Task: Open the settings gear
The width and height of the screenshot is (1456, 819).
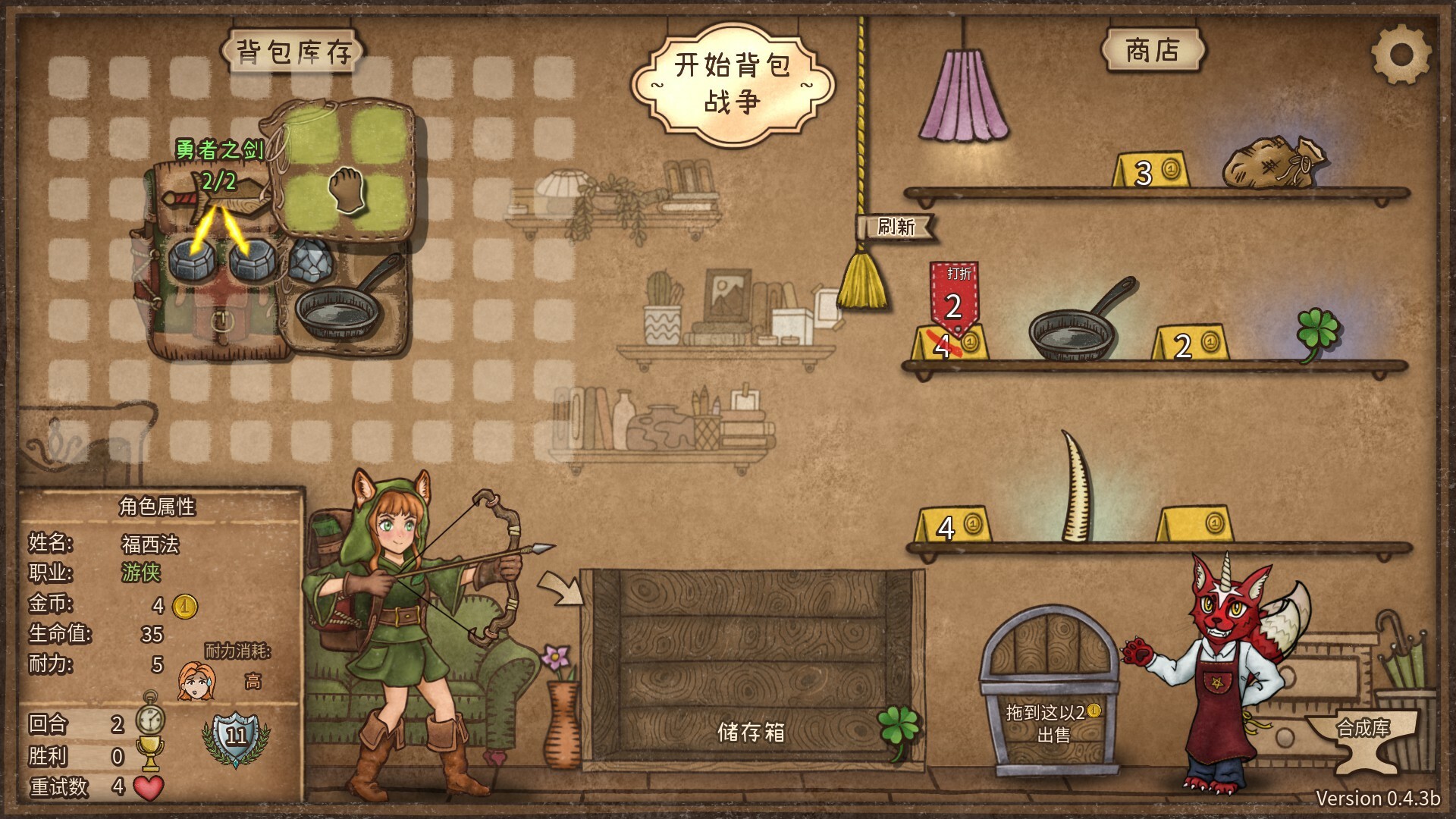Action: coord(1401,53)
